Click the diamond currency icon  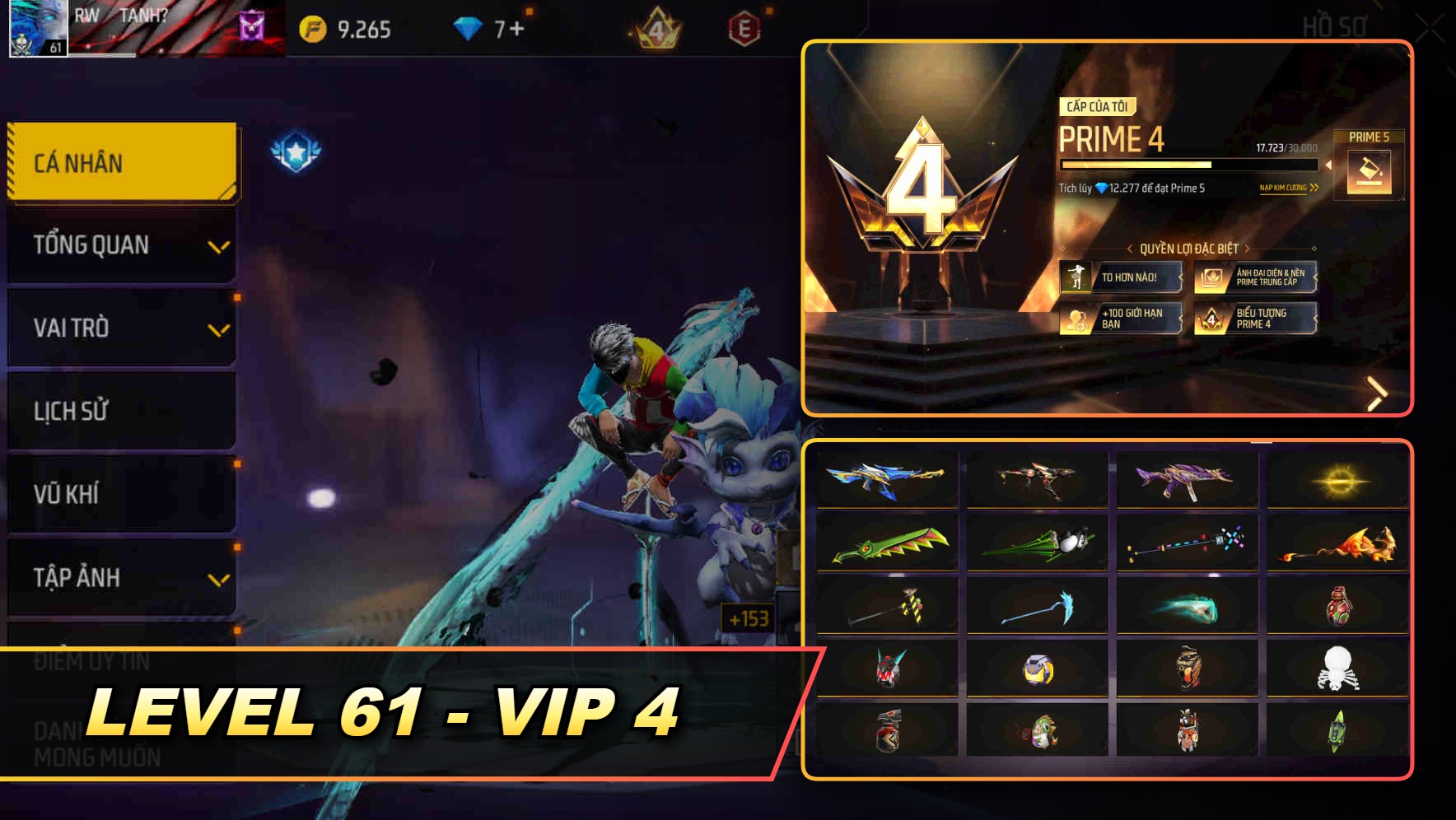(x=469, y=26)
